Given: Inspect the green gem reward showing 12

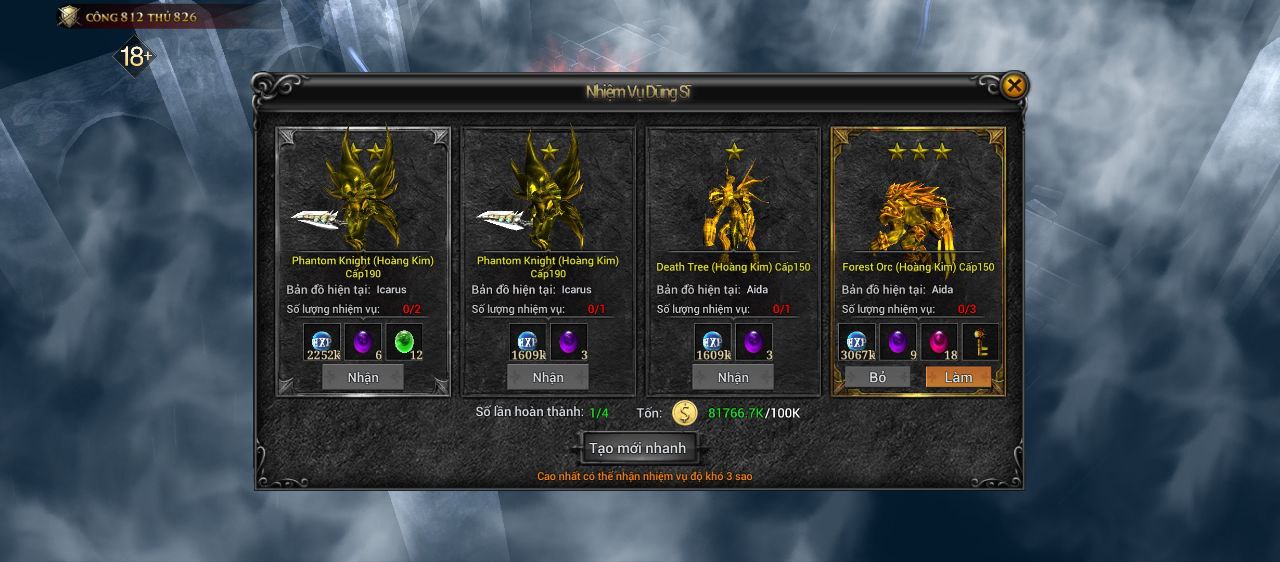Looking at the screenshot, I should (x=404, y=342).
